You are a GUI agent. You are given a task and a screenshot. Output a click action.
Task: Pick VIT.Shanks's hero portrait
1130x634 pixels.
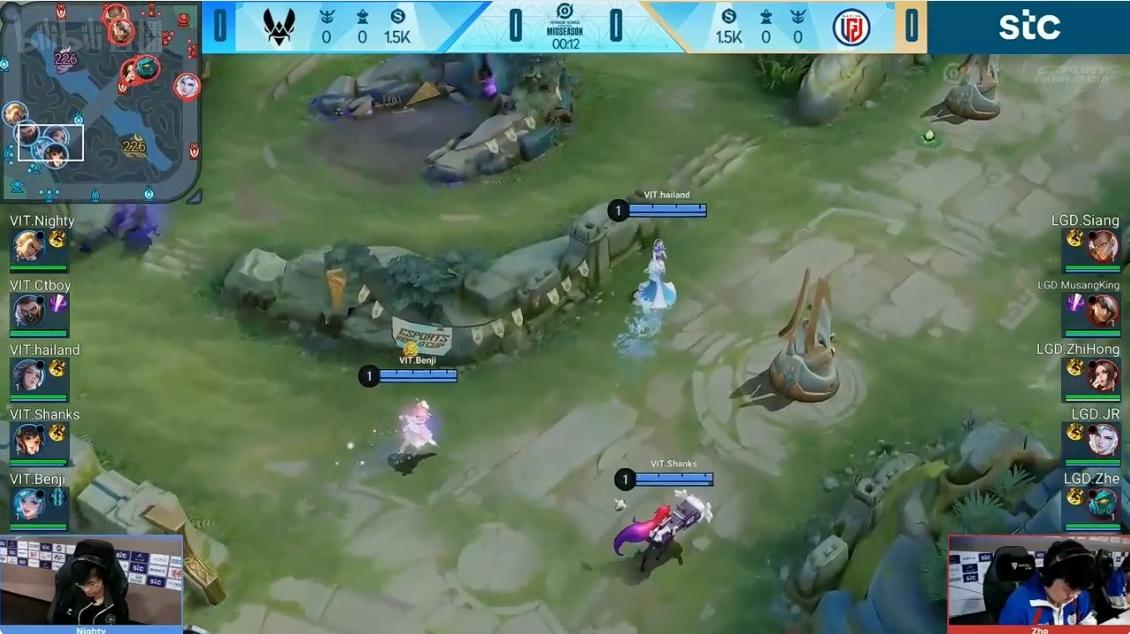pos(27,439)
